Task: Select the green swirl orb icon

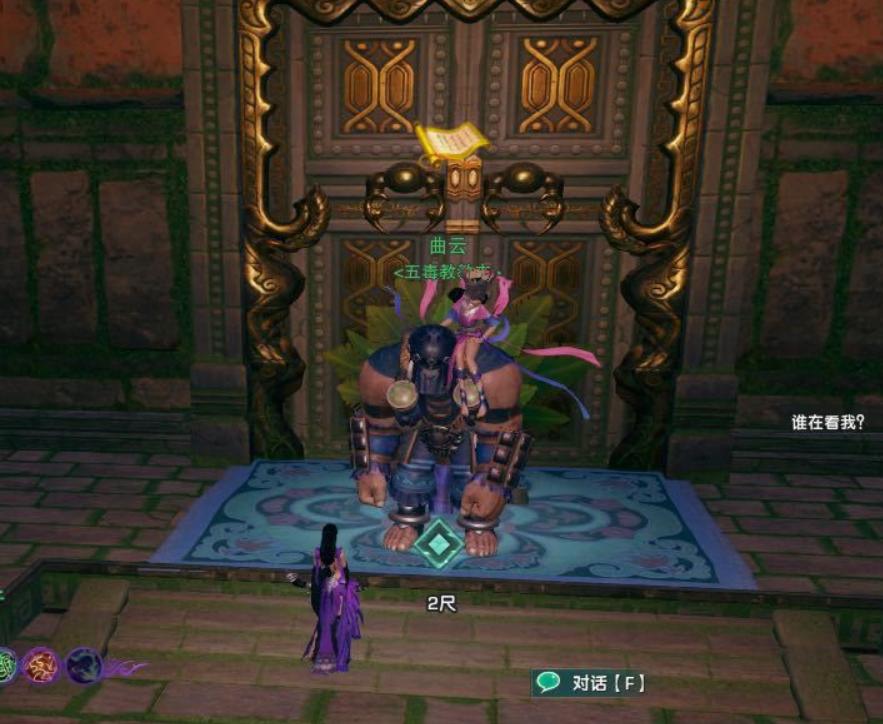Action: point(6,664)
